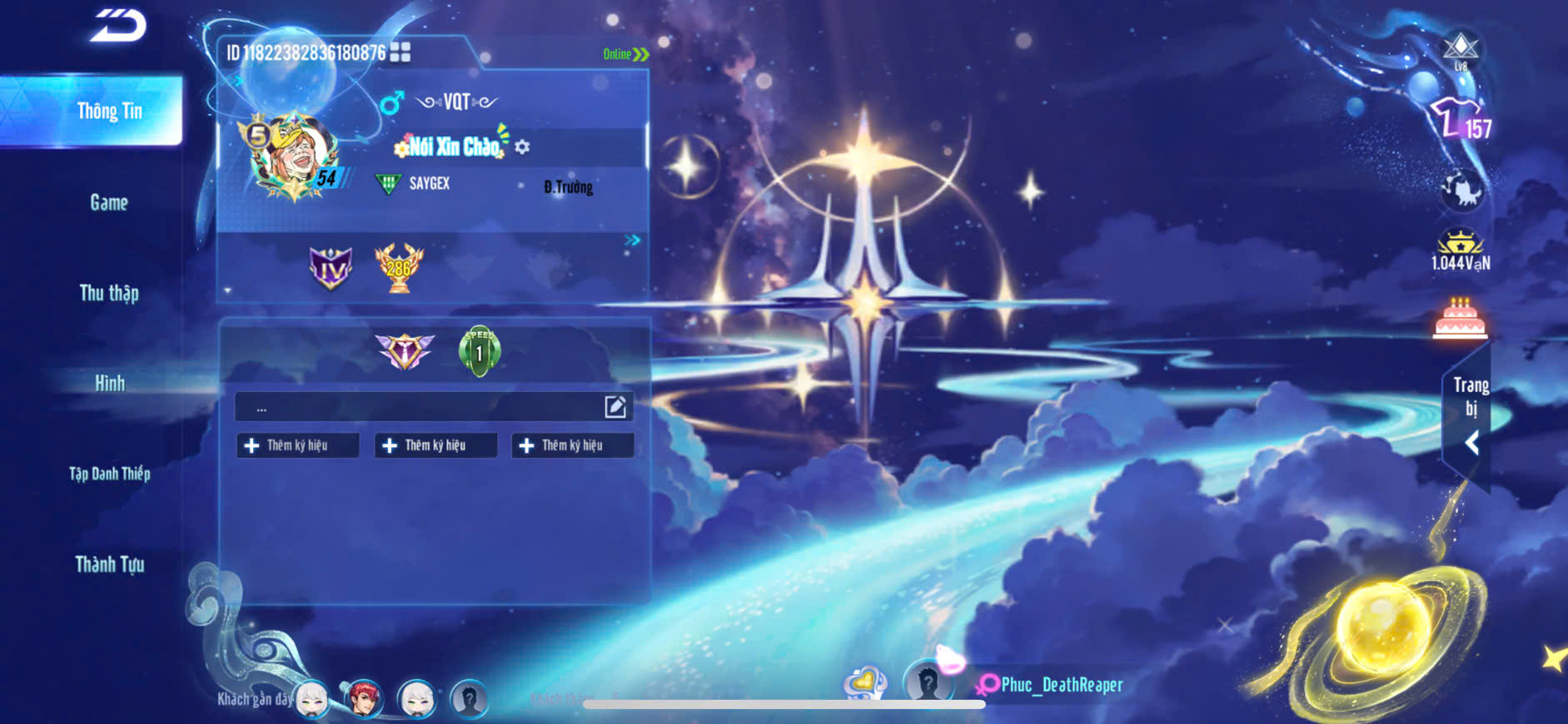Select the rank IV badge
Screen dimensions: 1568x724
click(x=331, y=268)
